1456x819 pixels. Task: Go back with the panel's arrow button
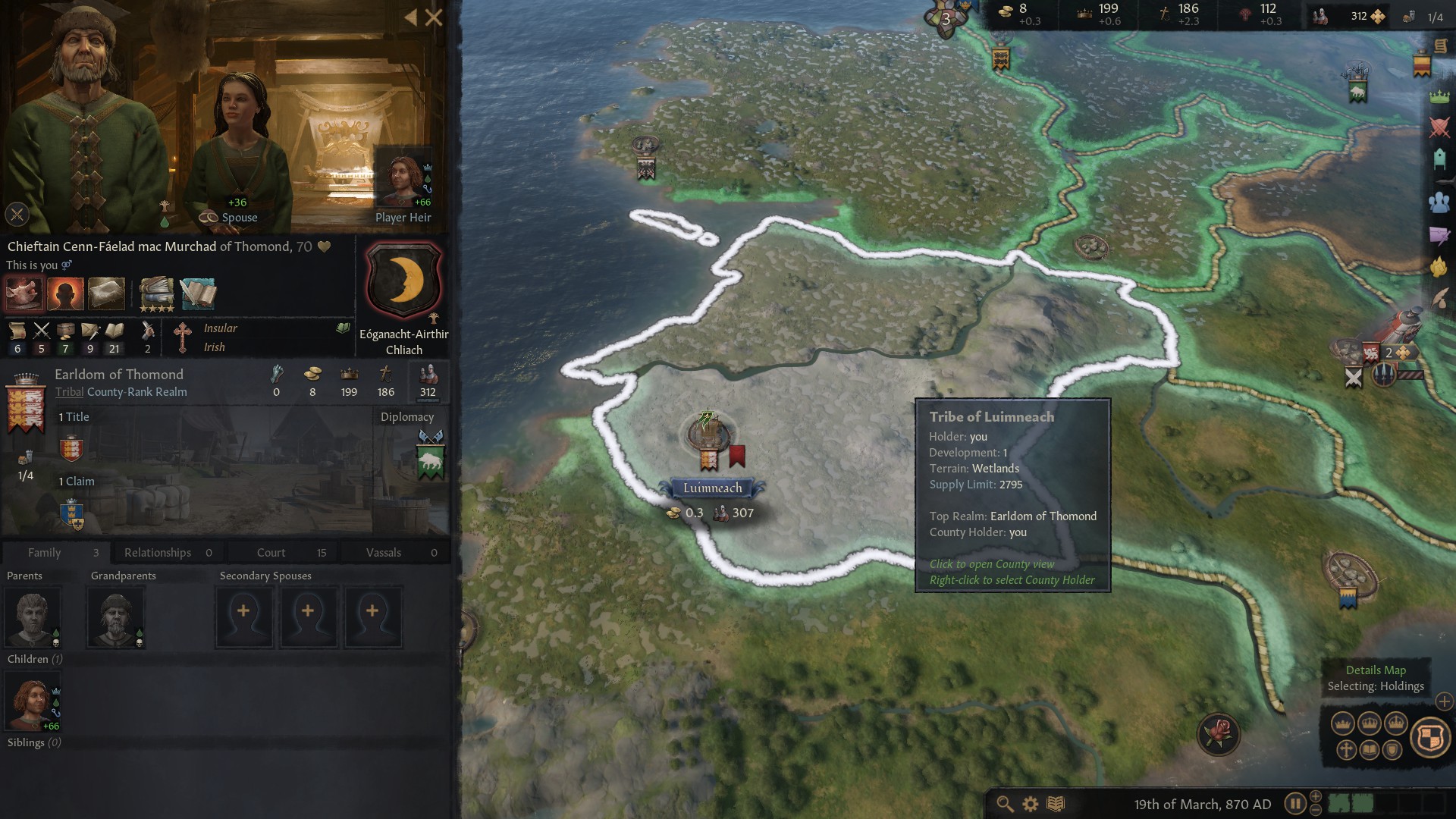point(410,17)
